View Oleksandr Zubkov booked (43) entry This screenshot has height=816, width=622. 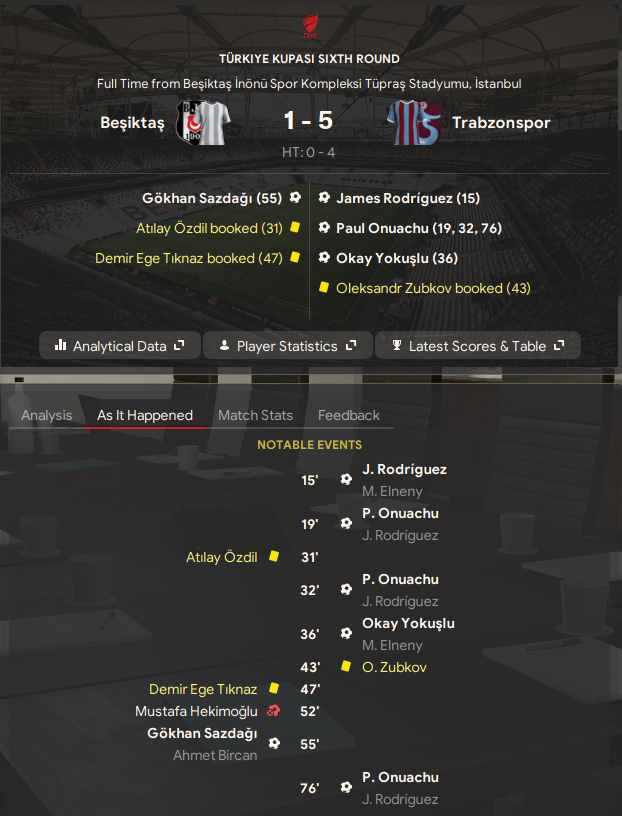pyautogui.click(x=434, y=288)
